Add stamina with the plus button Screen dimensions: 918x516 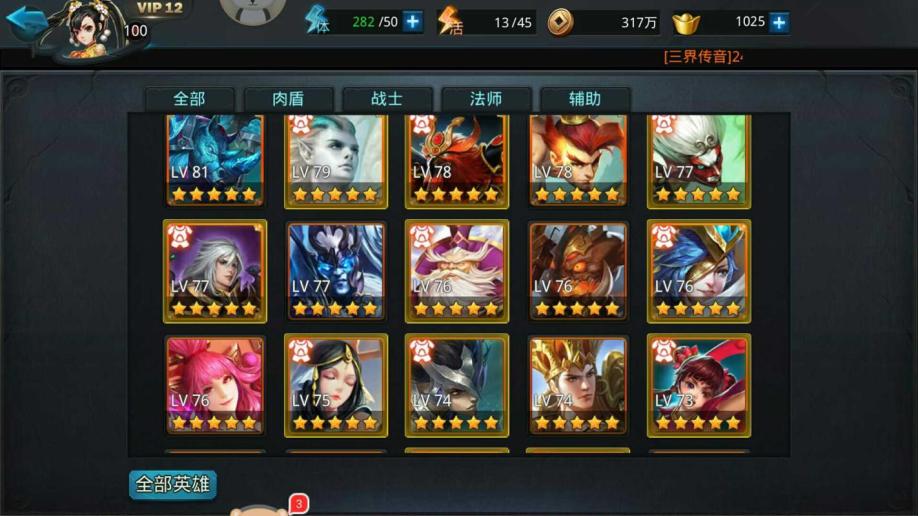413,22
